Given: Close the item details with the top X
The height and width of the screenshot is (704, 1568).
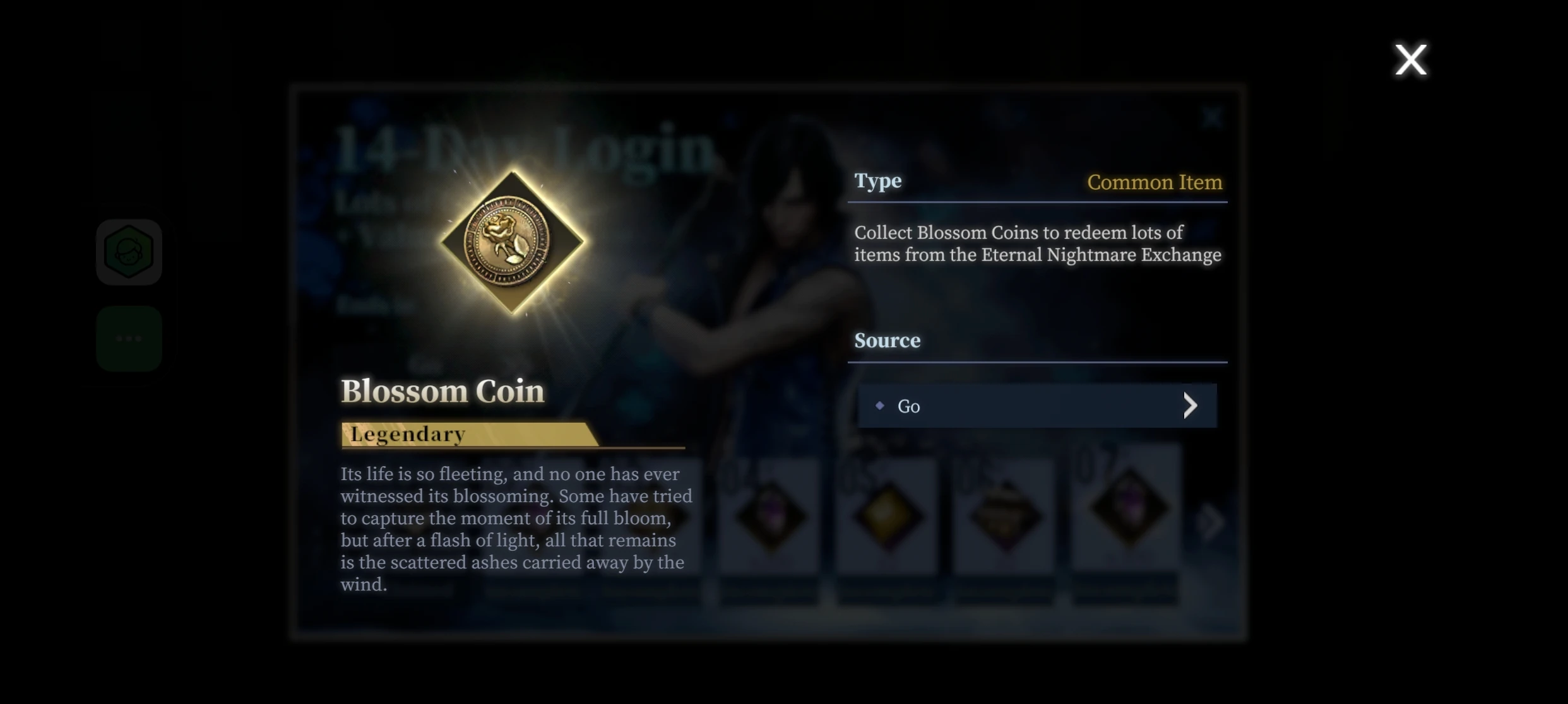Looking at the screenshot, I should [x=1411, y=59].
